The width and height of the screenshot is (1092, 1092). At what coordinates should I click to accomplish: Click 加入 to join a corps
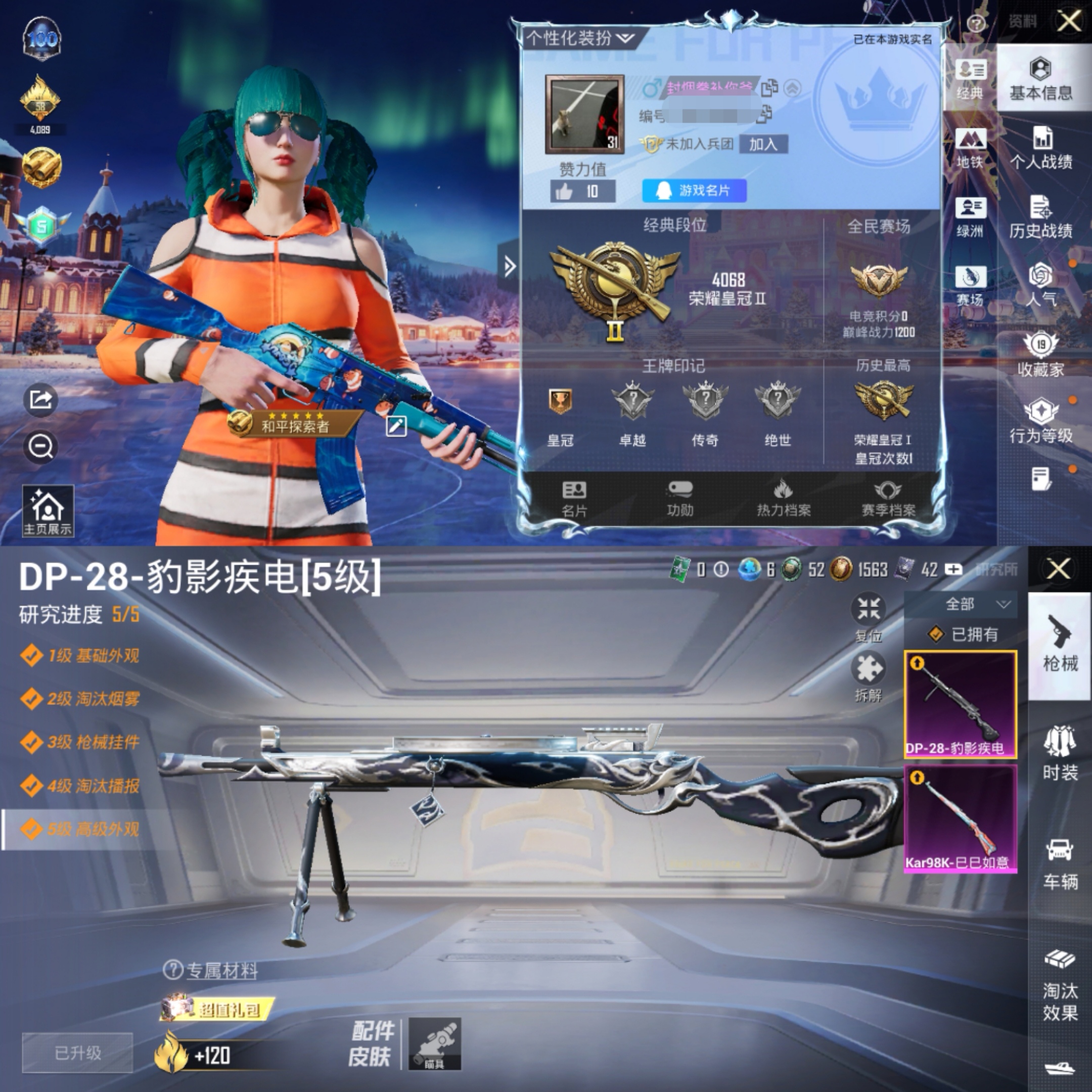[763, 144]
